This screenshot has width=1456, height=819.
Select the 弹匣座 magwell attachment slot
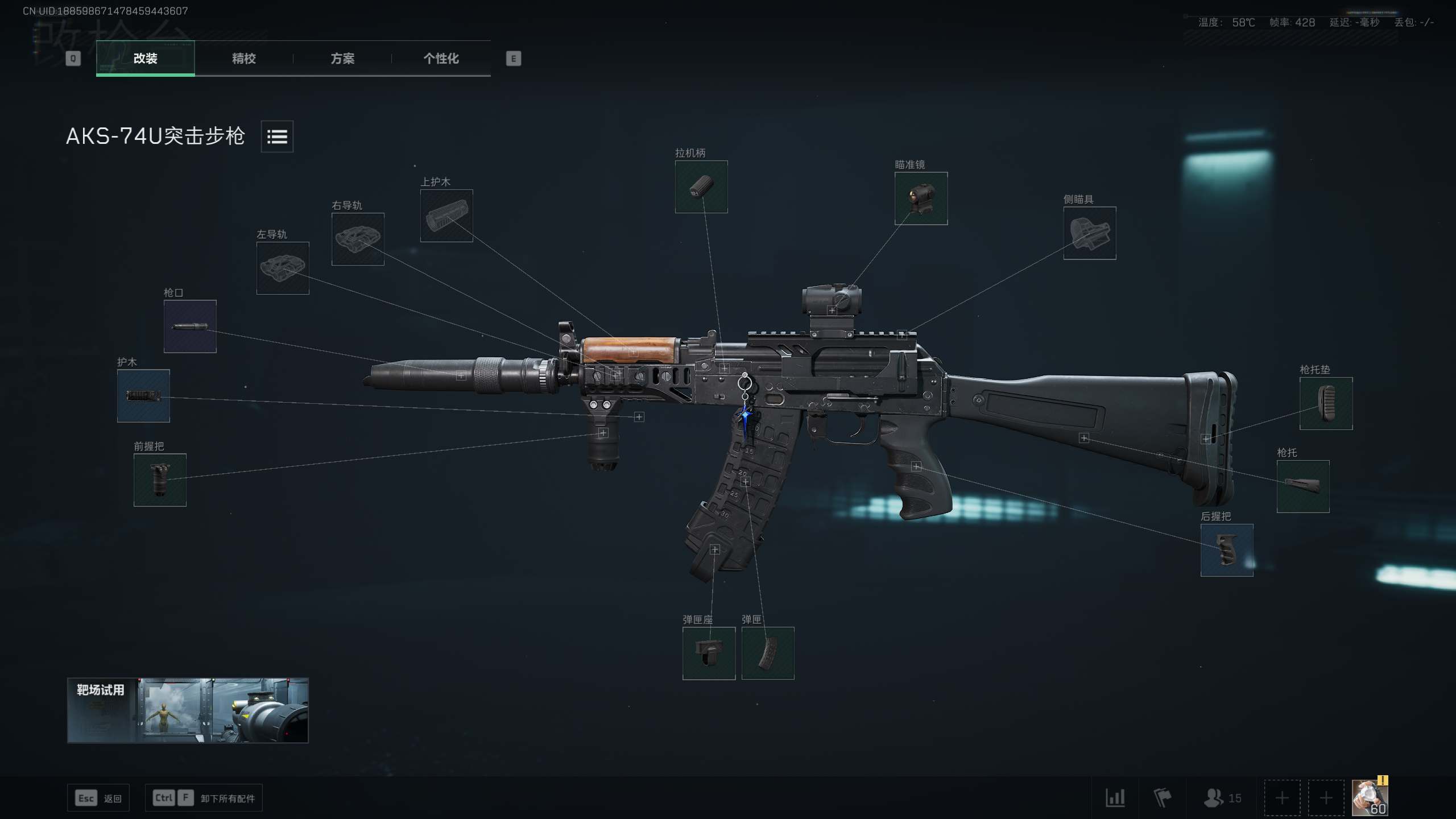coord(709,653)
